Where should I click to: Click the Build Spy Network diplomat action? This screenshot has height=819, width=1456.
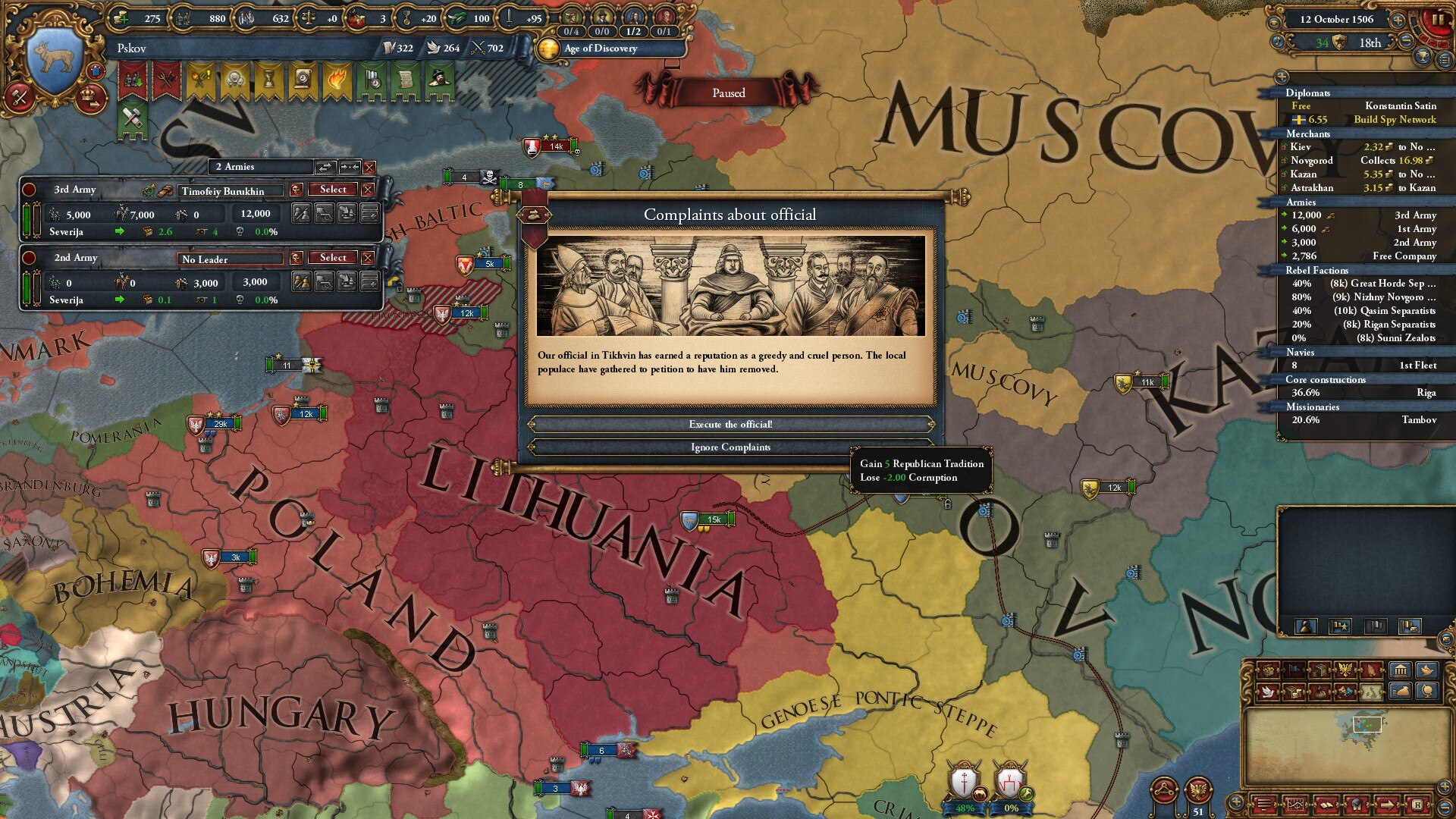(1394, 120)
